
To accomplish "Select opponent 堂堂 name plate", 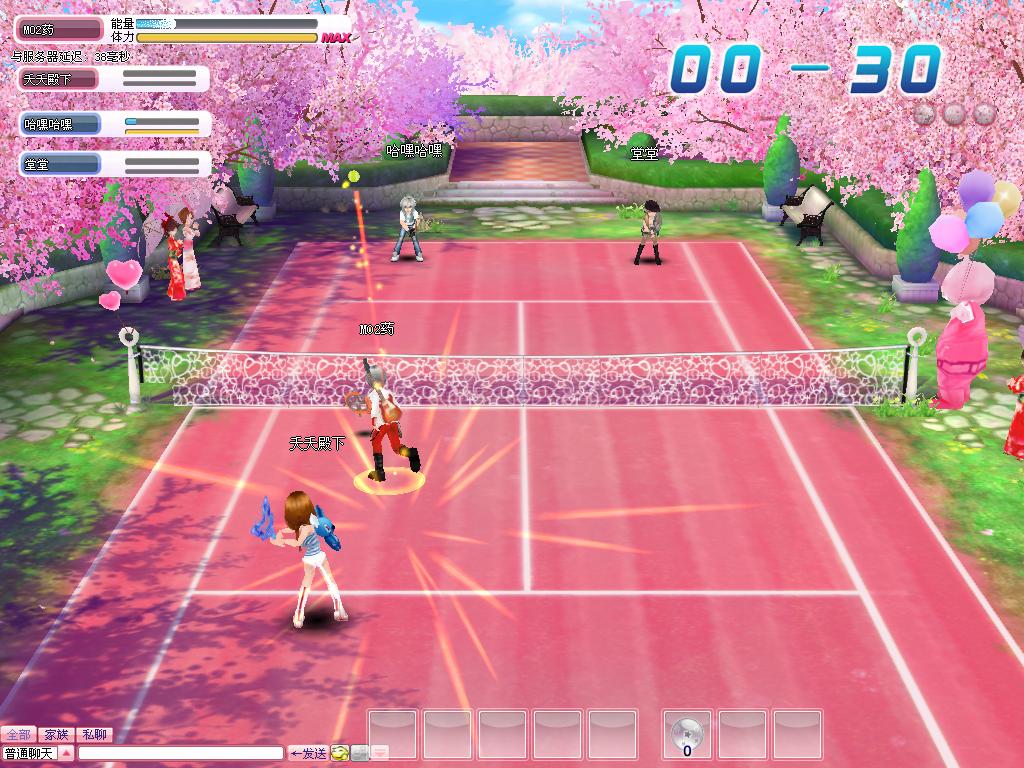I will pos(59,164).
